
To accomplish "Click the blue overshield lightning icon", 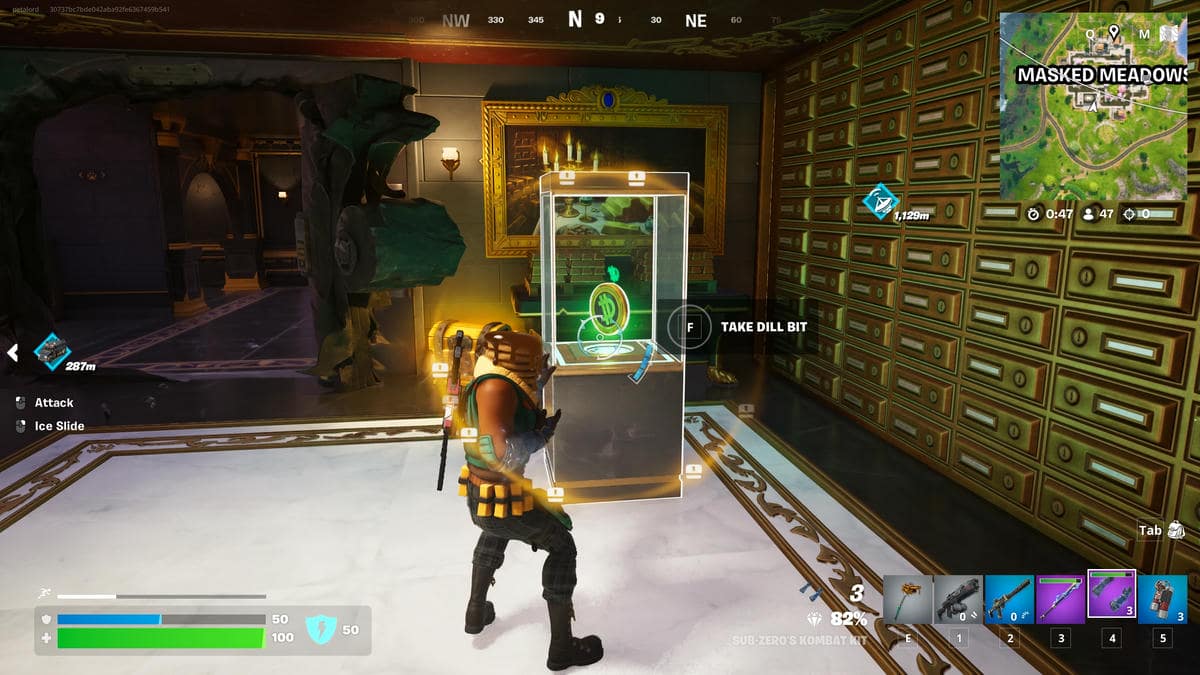I will [x=318, y=629].
